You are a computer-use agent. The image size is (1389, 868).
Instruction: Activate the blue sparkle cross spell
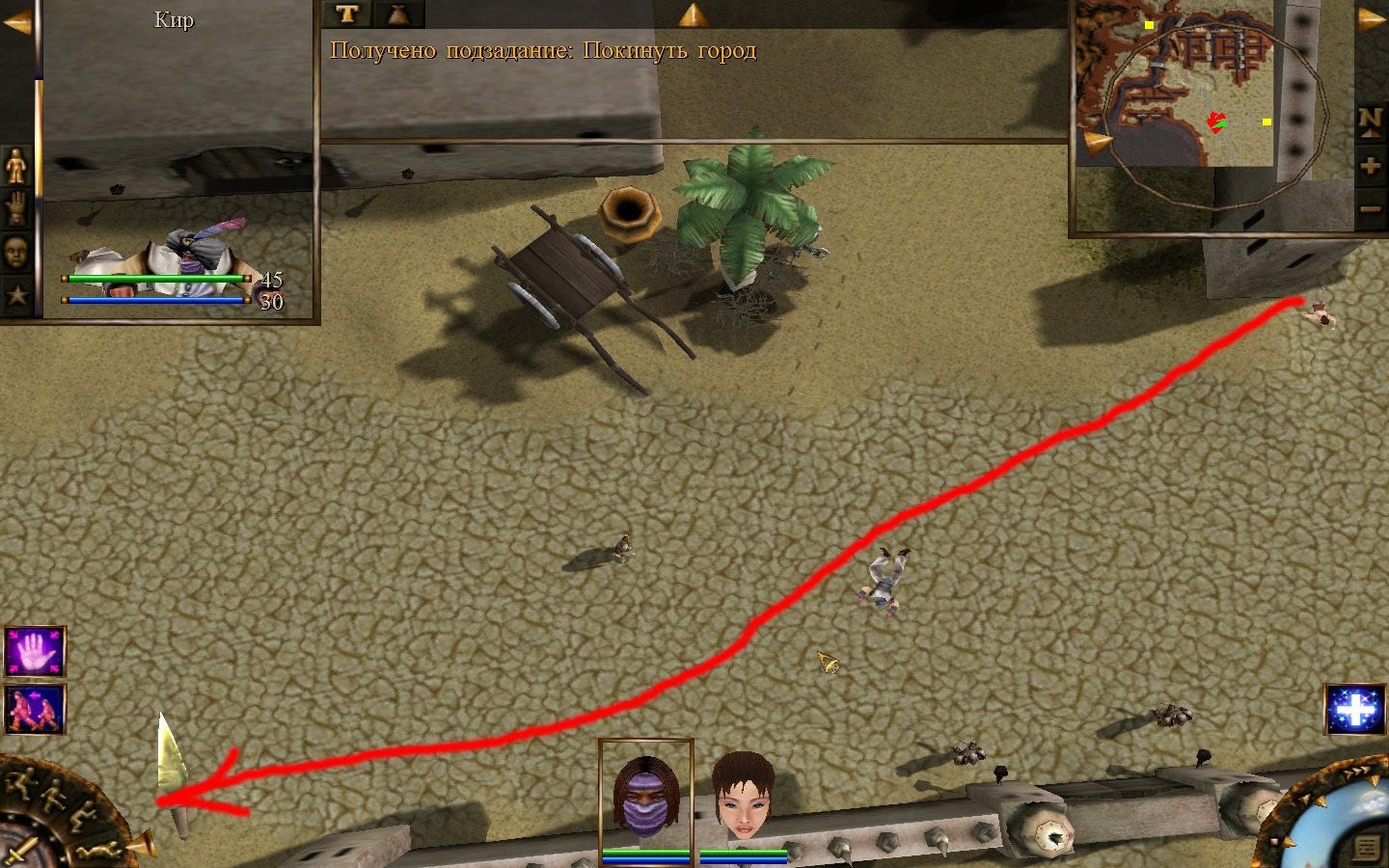(1355, 711)
